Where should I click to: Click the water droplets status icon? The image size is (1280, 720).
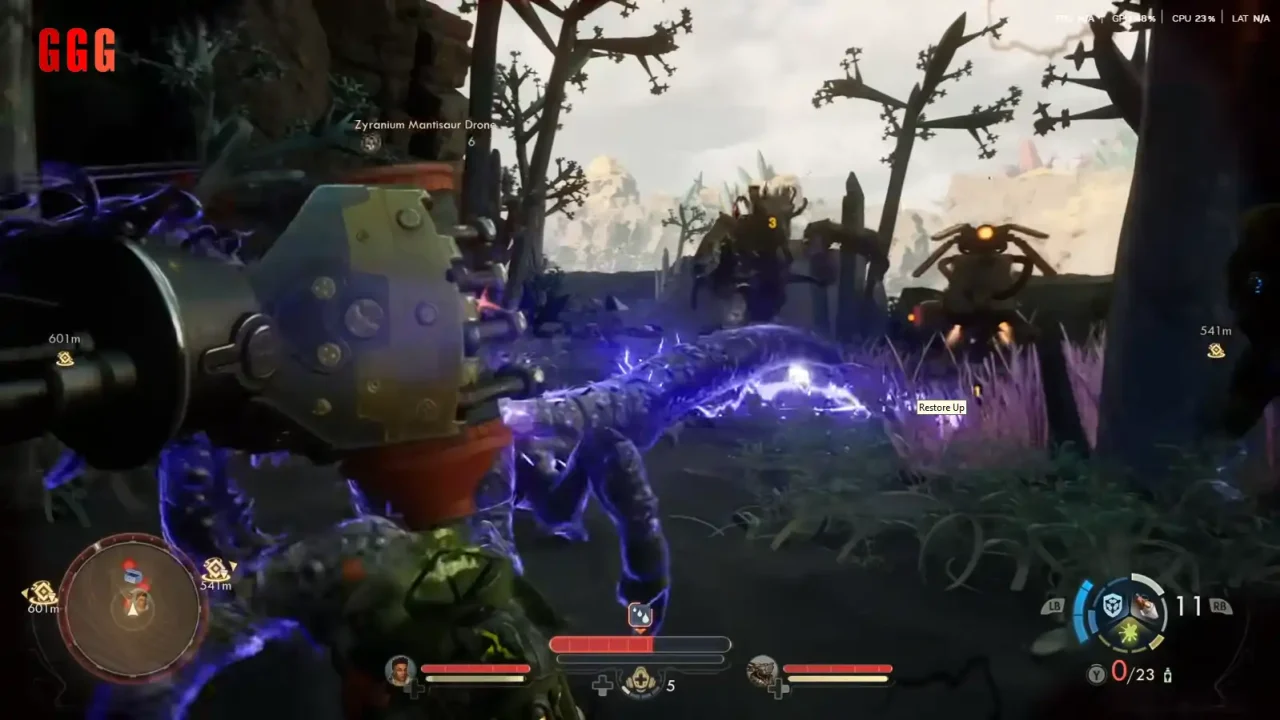click(640, 615)
